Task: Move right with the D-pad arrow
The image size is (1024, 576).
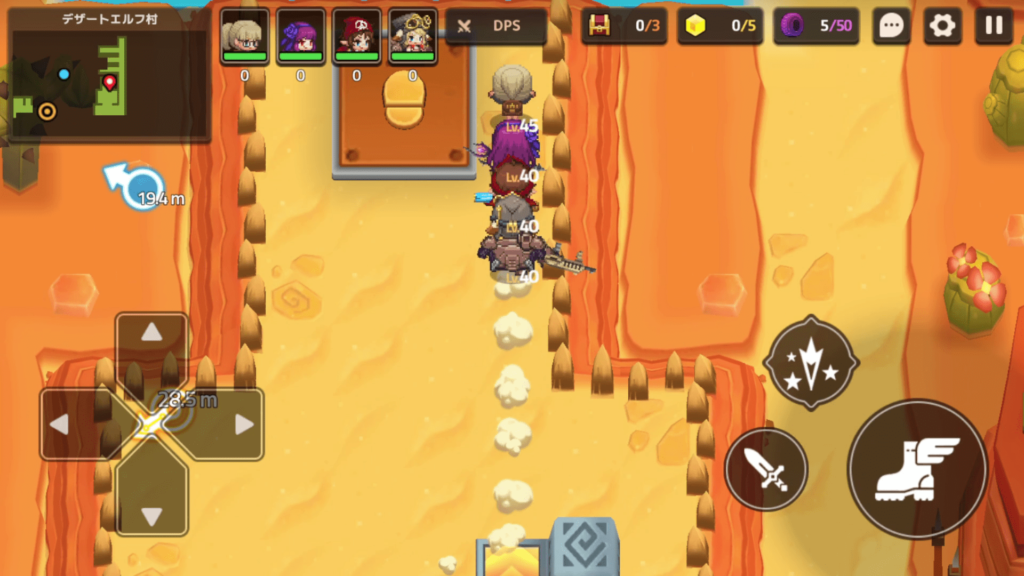Action: (x=243, y=424)
